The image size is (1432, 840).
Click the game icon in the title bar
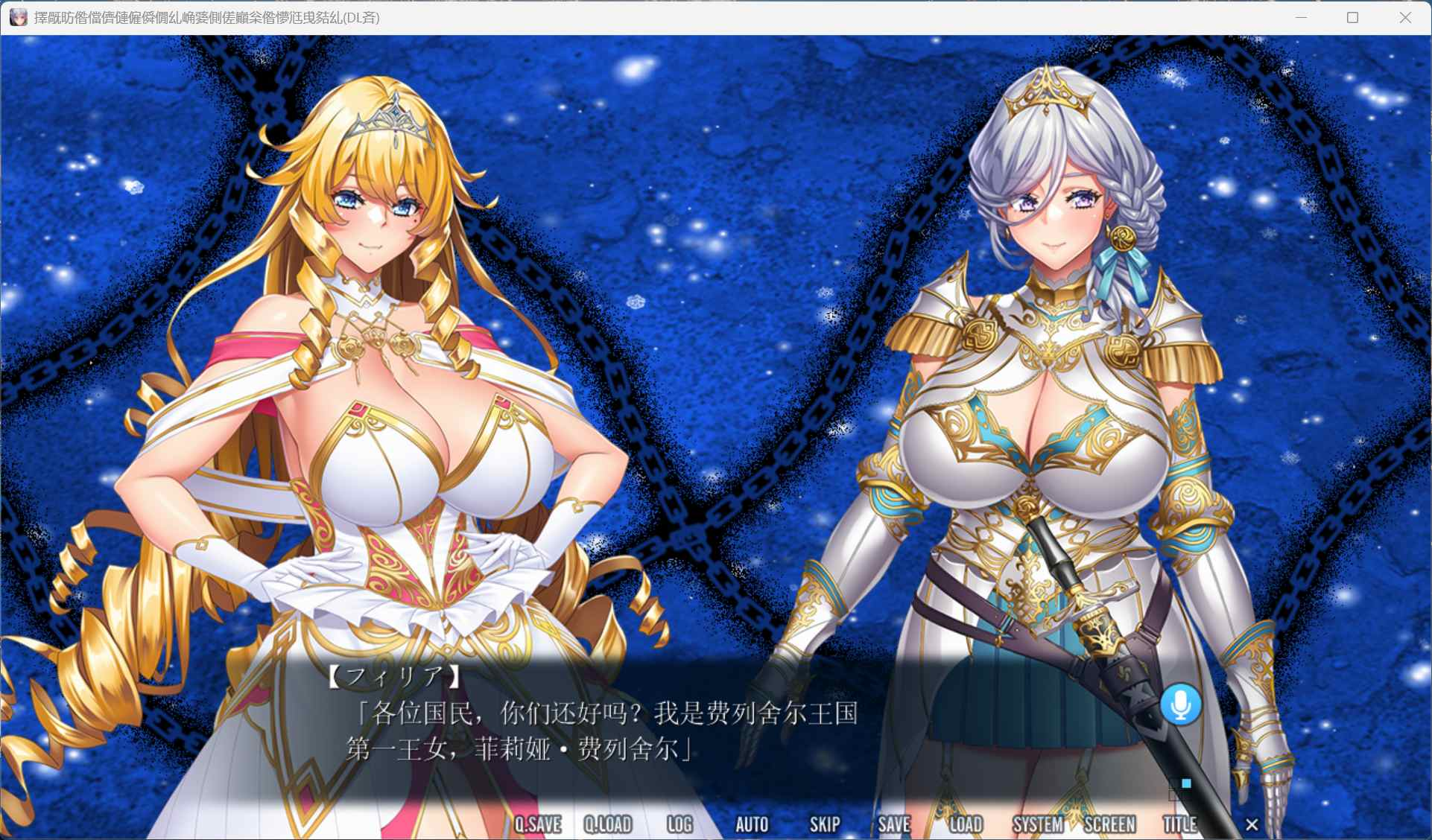pos(18,17)
